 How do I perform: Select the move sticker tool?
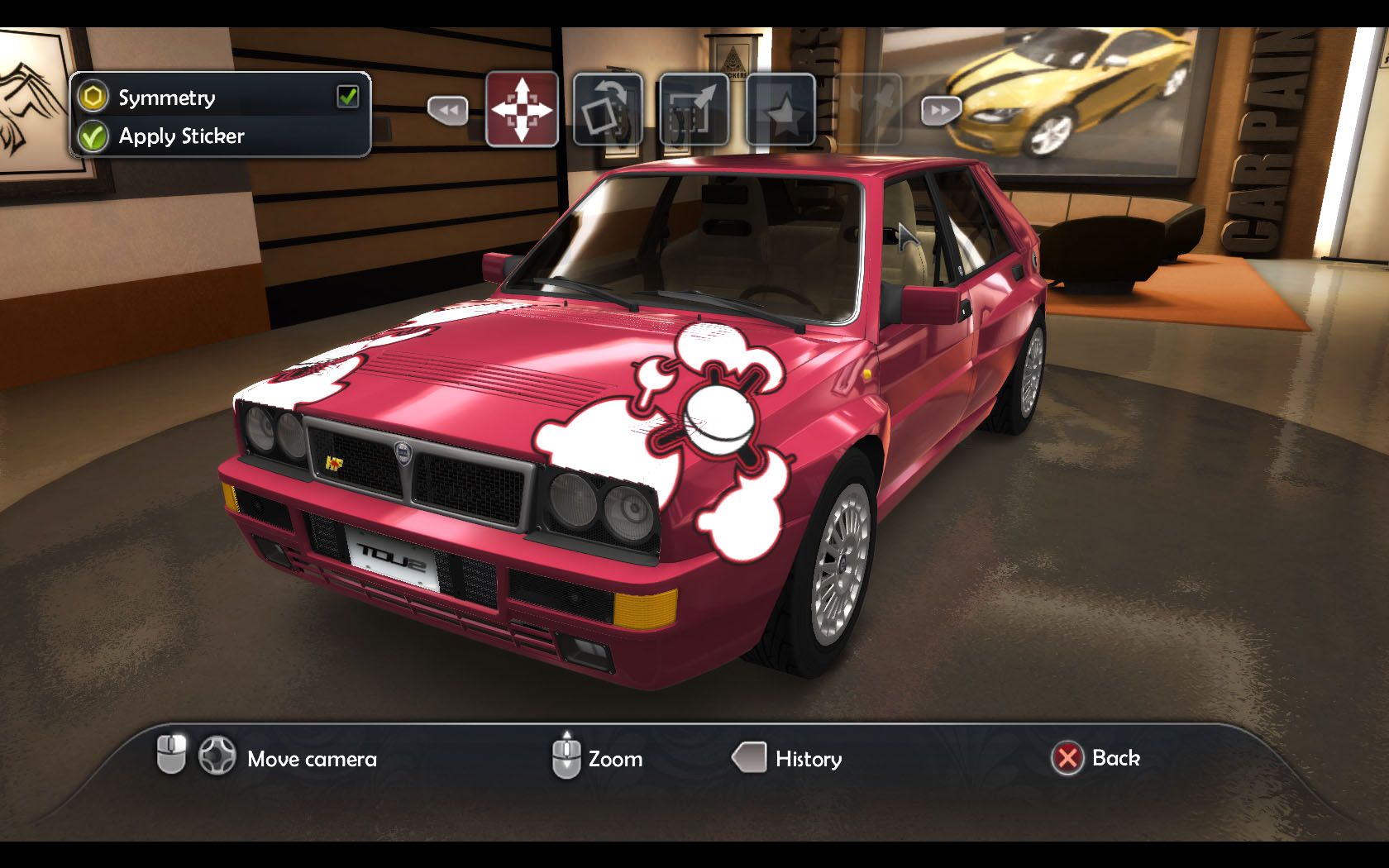coord(522,109)
